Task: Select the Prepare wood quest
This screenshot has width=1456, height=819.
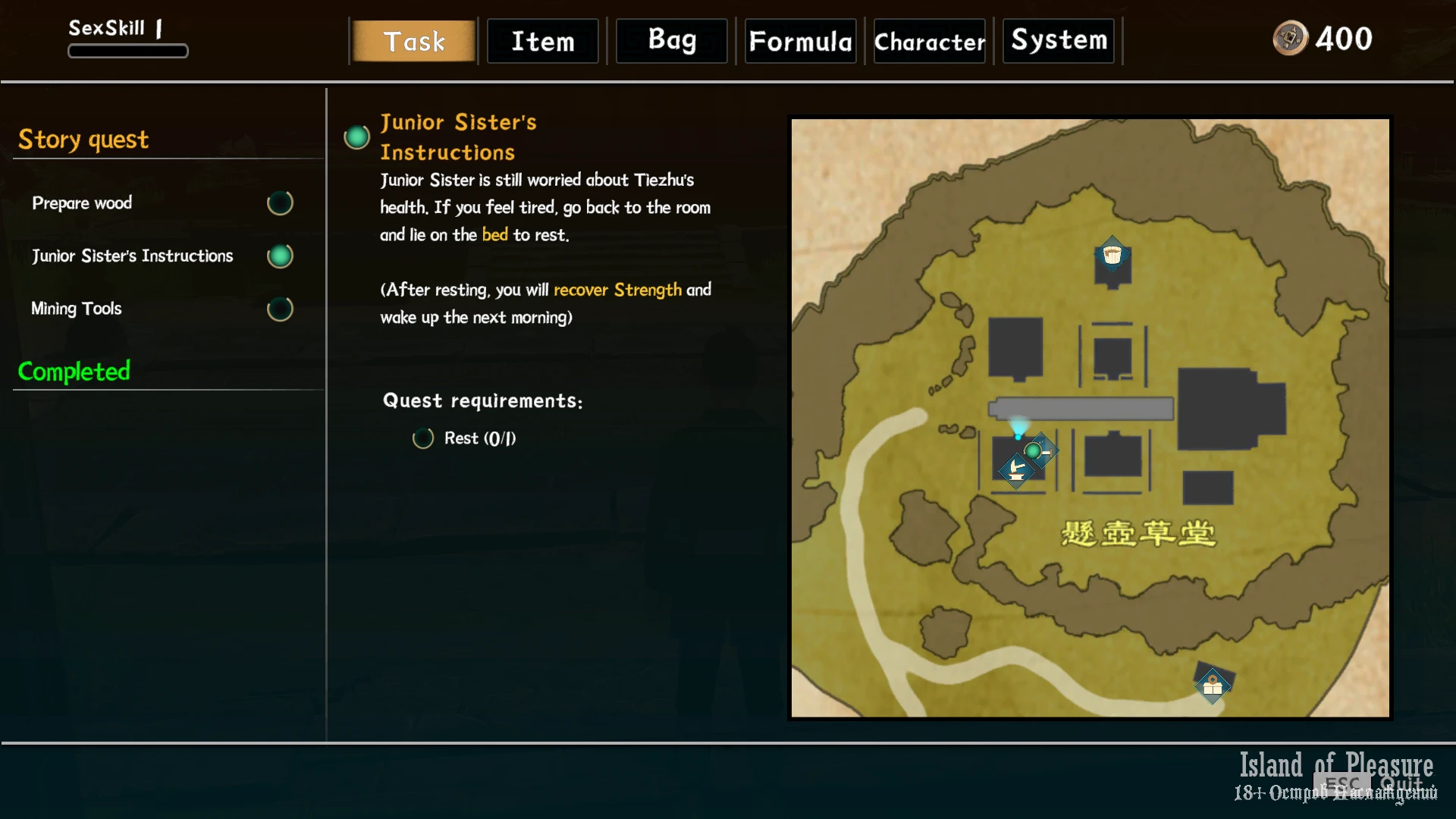Action: [x=82, y=203]
